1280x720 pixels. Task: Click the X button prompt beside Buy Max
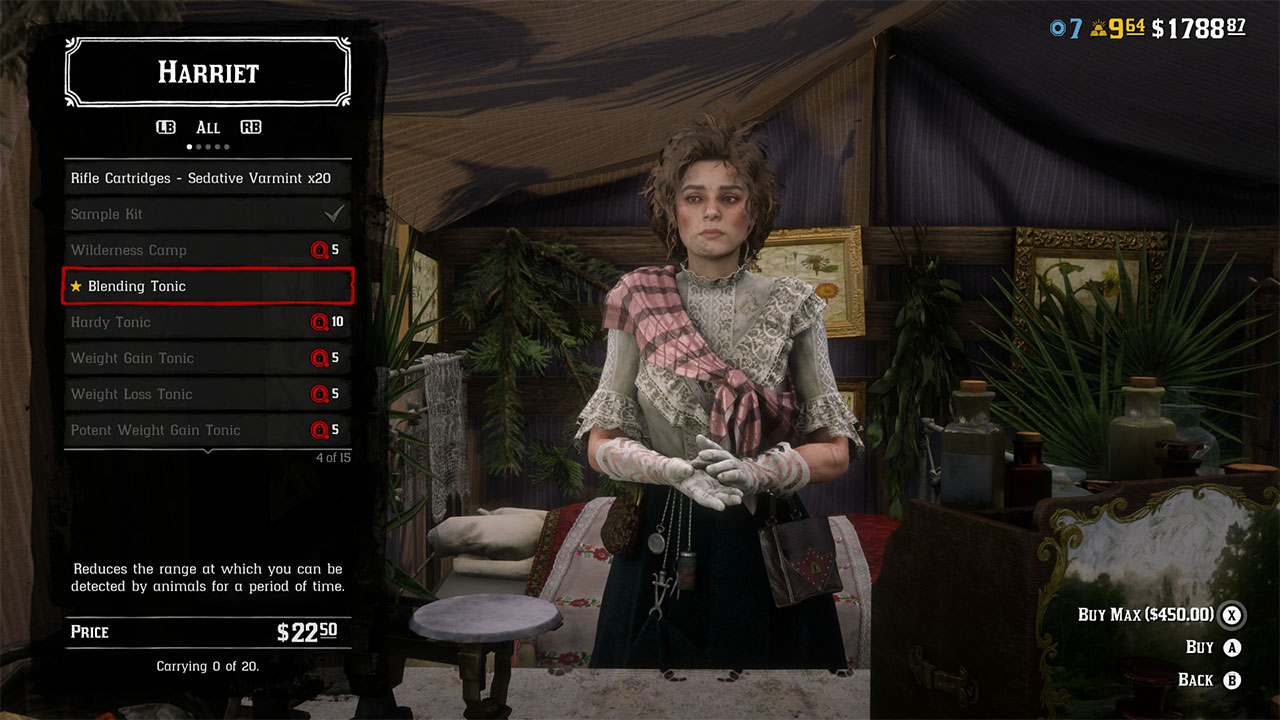[1231, 615]
